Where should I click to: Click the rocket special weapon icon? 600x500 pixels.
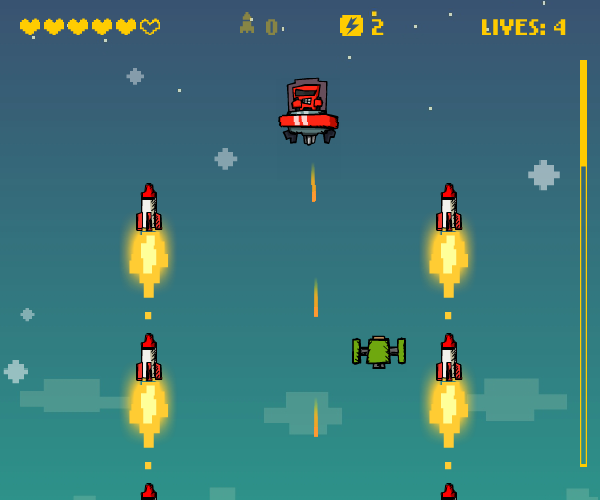(246, 24)
